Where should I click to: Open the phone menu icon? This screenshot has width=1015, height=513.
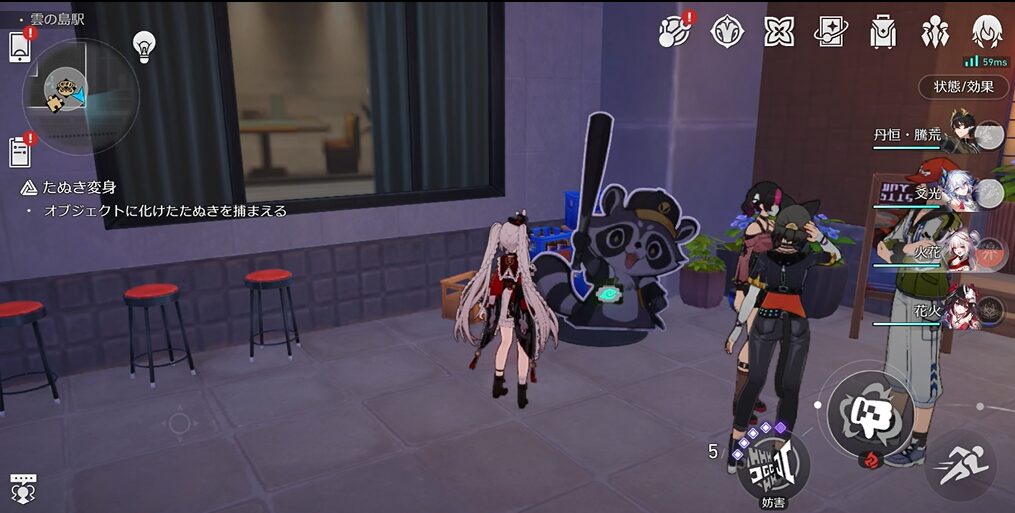point(20,47)
